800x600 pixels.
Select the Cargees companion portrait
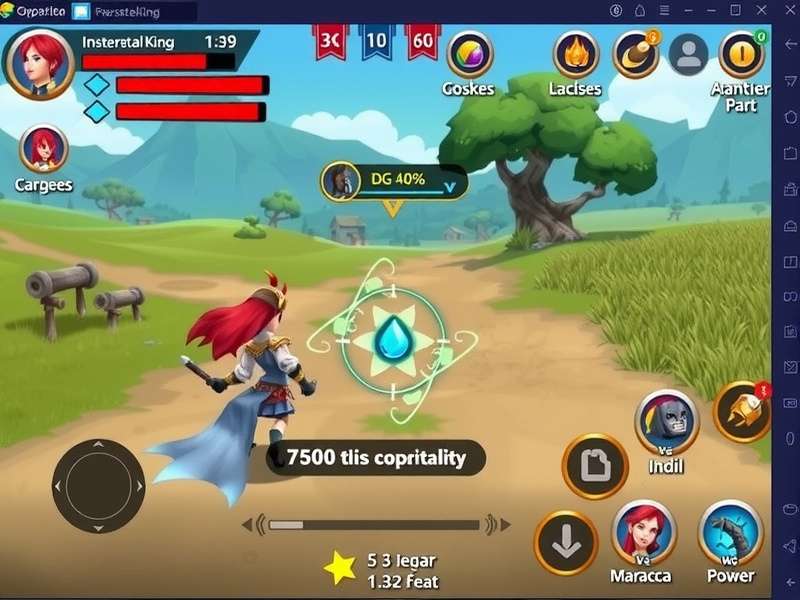(x=44, y=149)
